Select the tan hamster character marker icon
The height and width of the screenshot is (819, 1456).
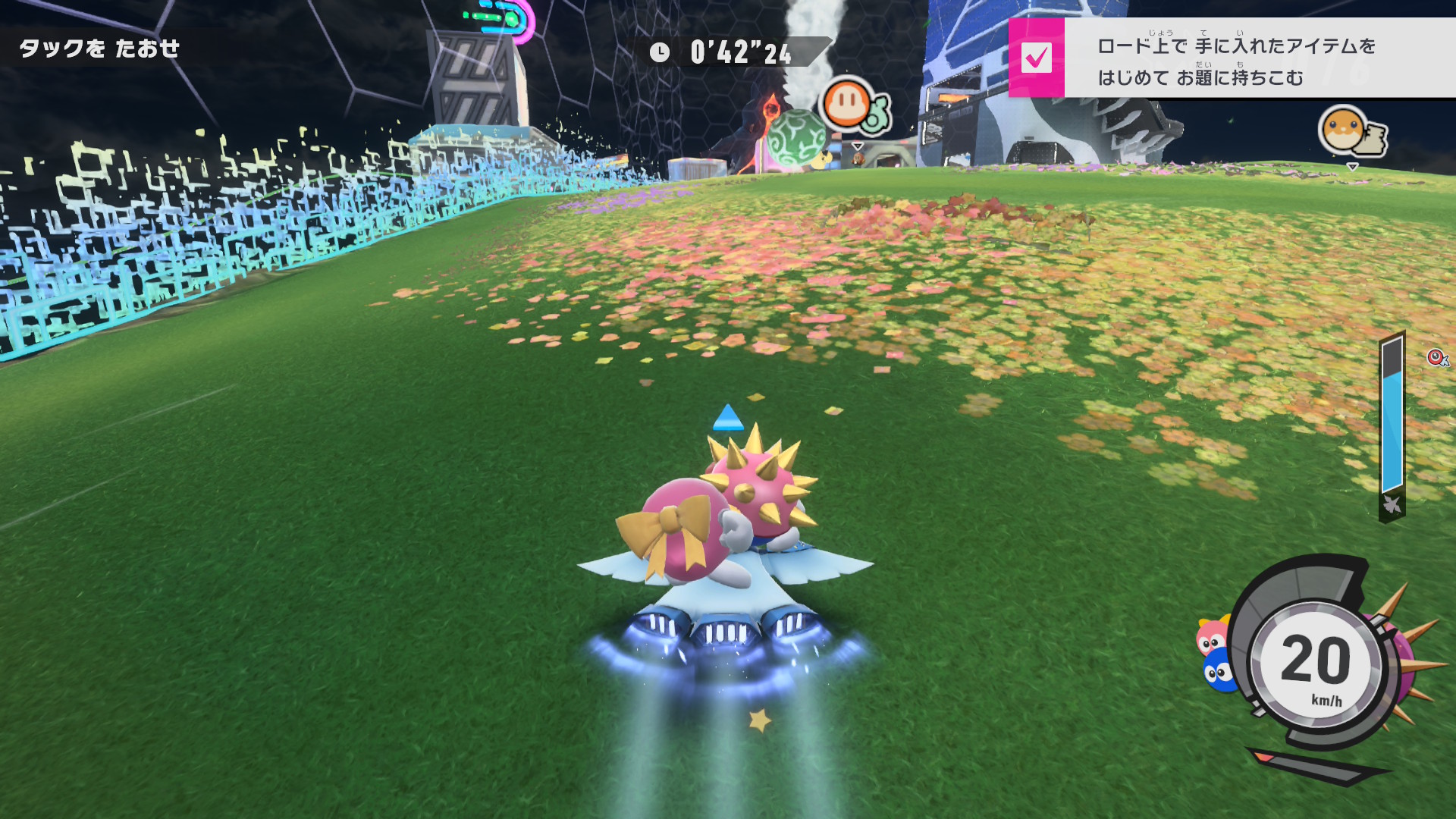tap(1343, 130)
